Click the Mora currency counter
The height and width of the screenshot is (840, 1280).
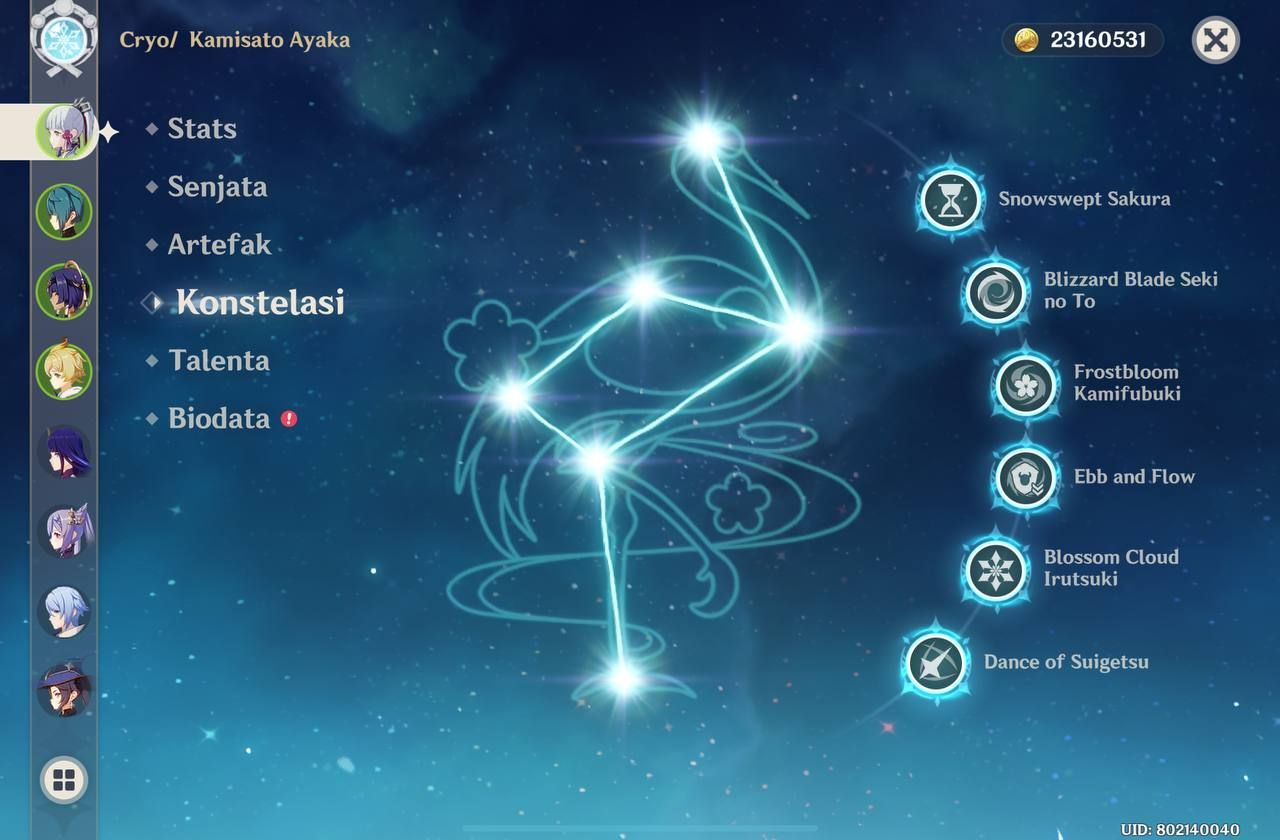coord(1082,41)
